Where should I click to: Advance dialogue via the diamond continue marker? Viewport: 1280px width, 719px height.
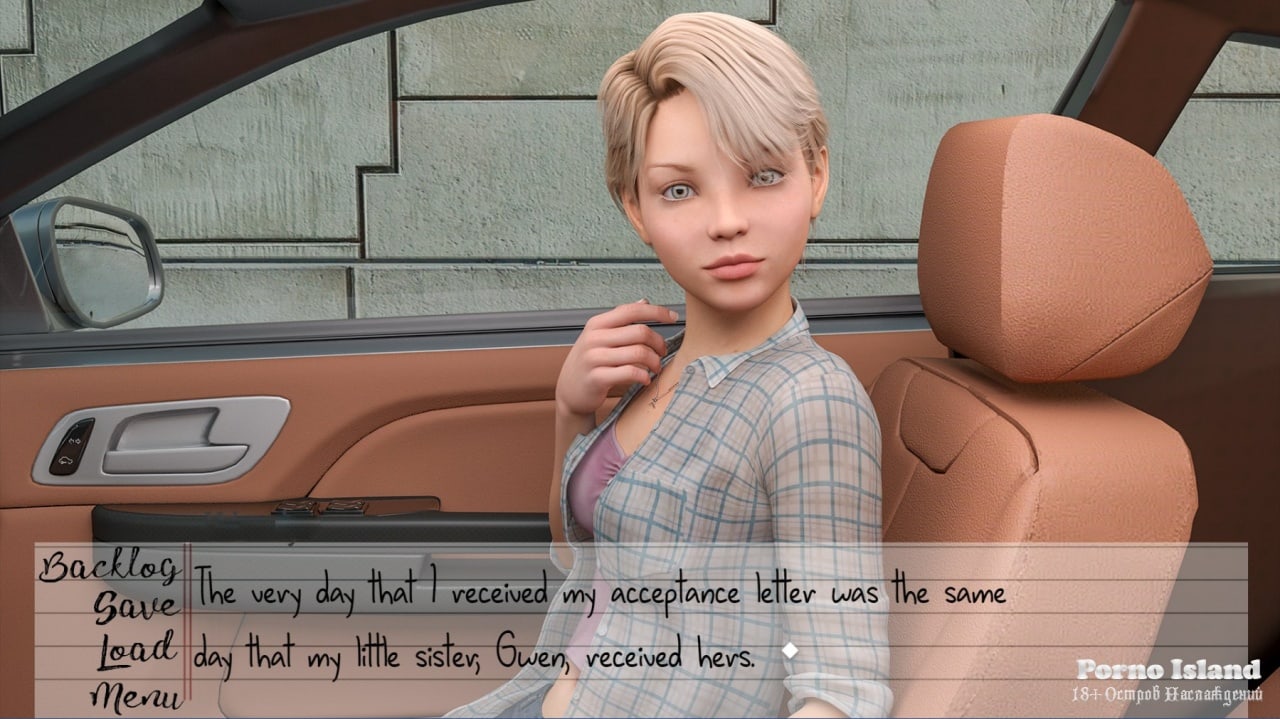[x=790, y=650]
